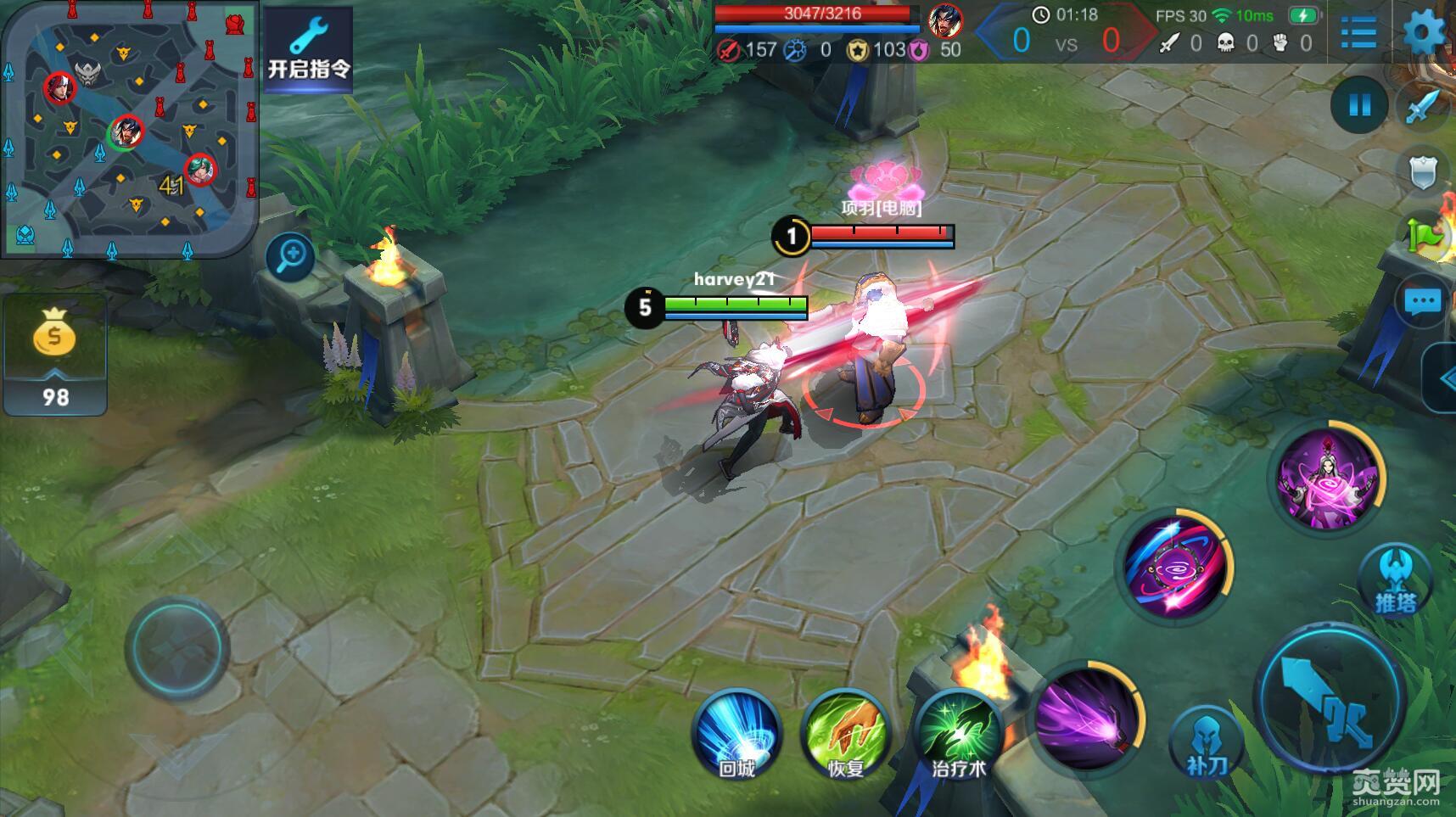Image resolution: width=1456 pixels, height=817 pixels.
Task: Tap the green flag signal icon
Action: [1425, 235]
